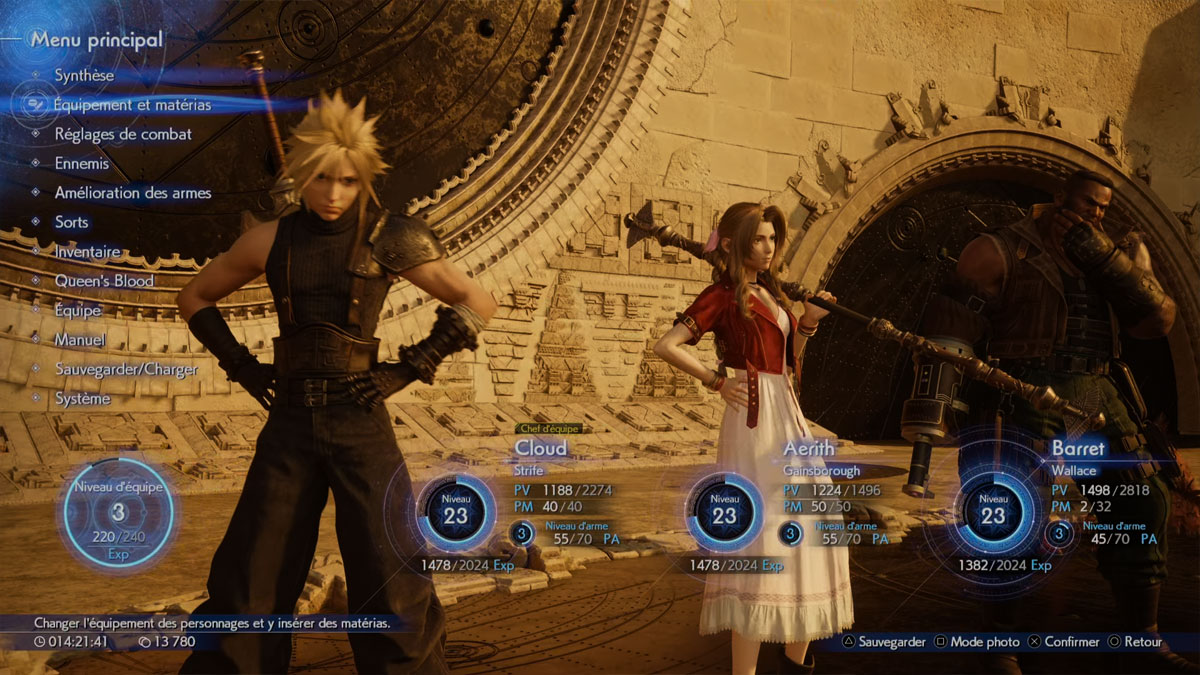Open Amélioration des armes
Viewport: 1200px width, 675px height.
(x=133, y=193)
